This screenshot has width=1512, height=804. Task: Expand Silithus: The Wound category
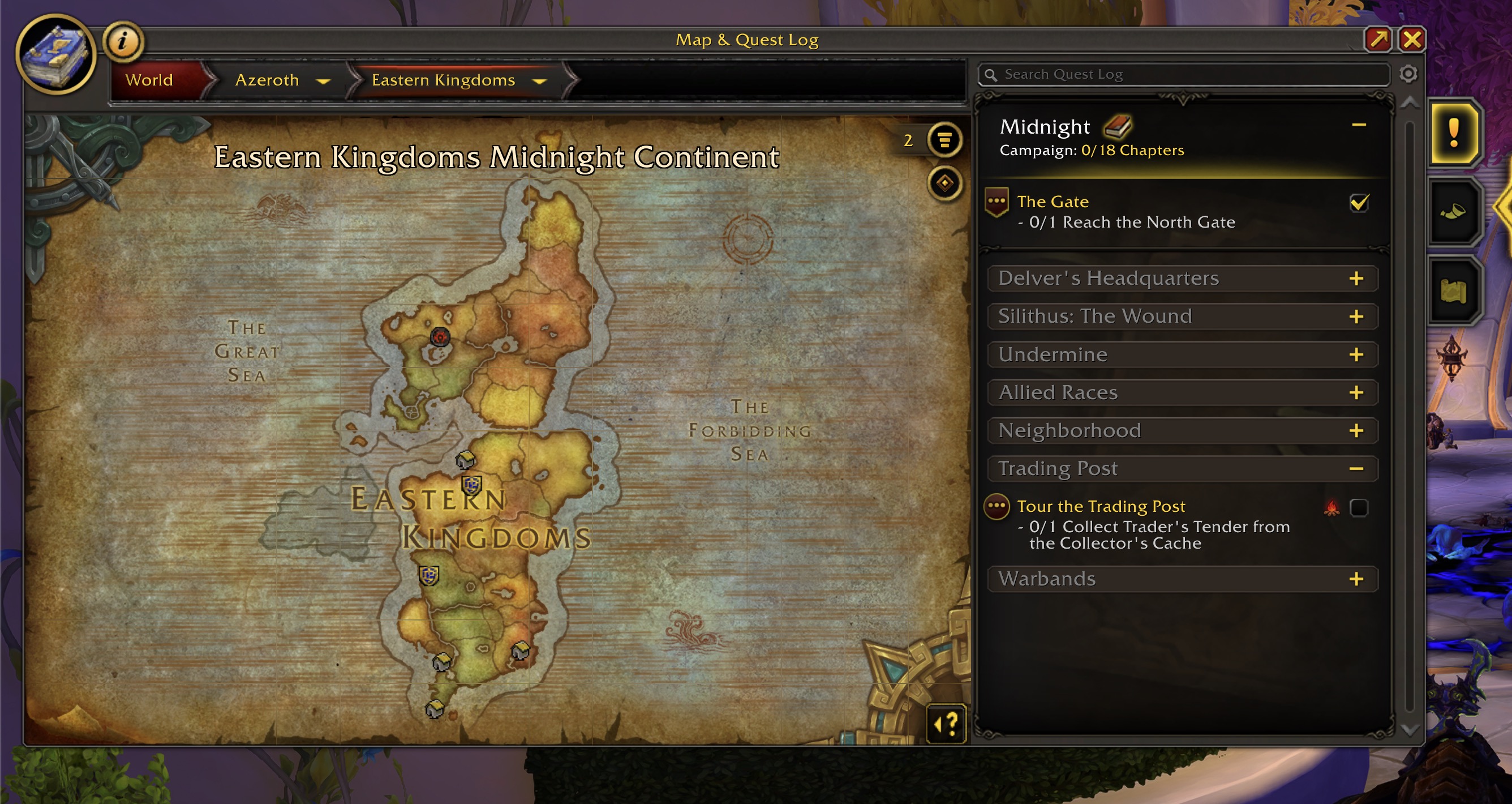point(1356,317)
